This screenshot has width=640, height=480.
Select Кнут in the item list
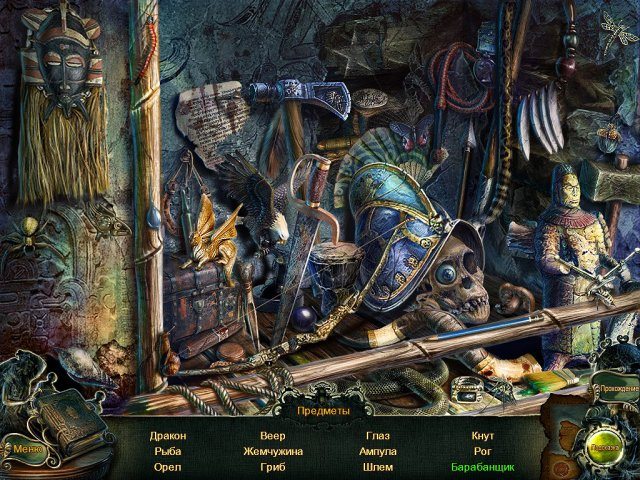(x=482, y=436)
